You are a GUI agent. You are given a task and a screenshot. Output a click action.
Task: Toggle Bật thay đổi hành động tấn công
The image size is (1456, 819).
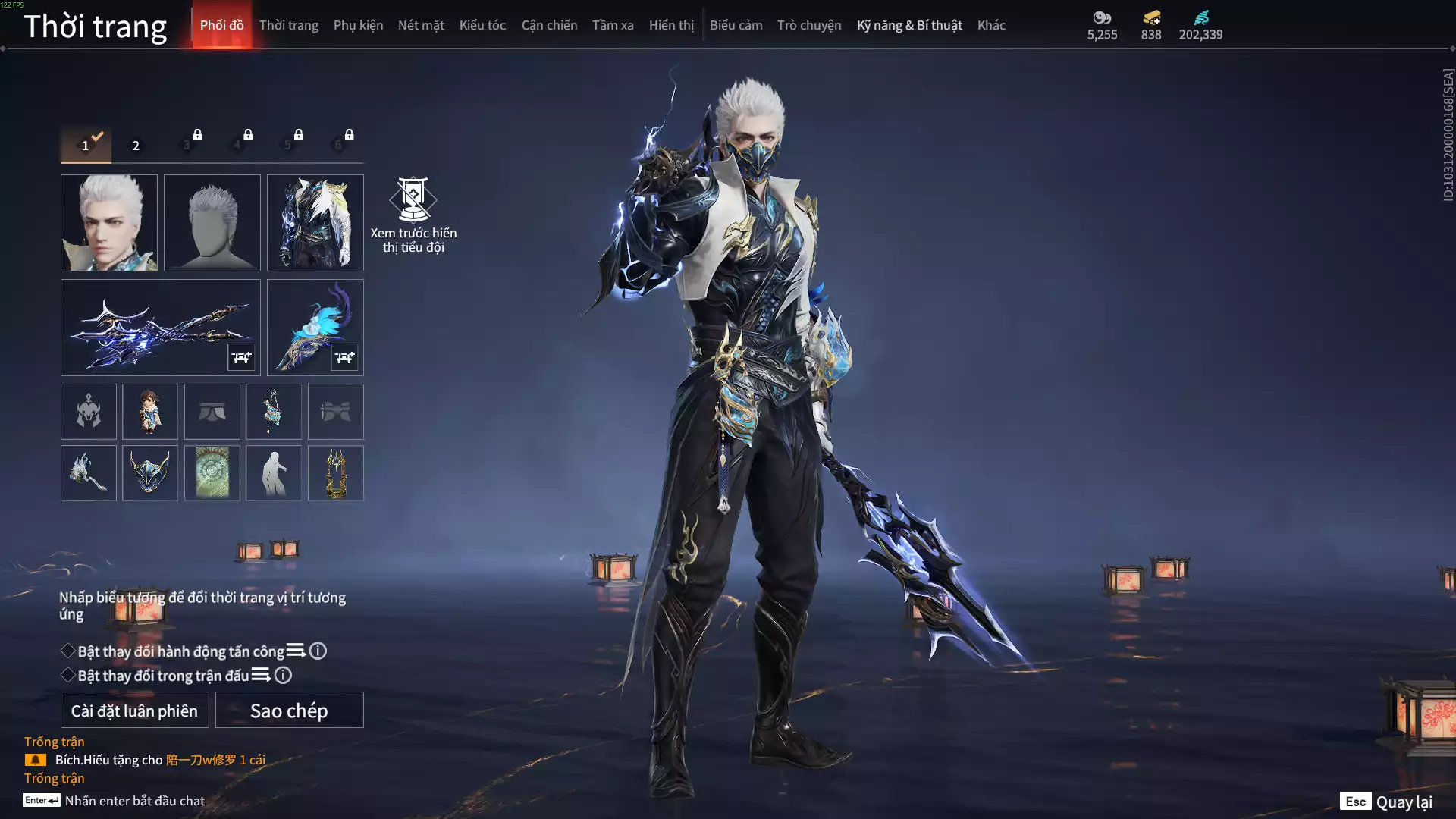click(x=68, y=651)
